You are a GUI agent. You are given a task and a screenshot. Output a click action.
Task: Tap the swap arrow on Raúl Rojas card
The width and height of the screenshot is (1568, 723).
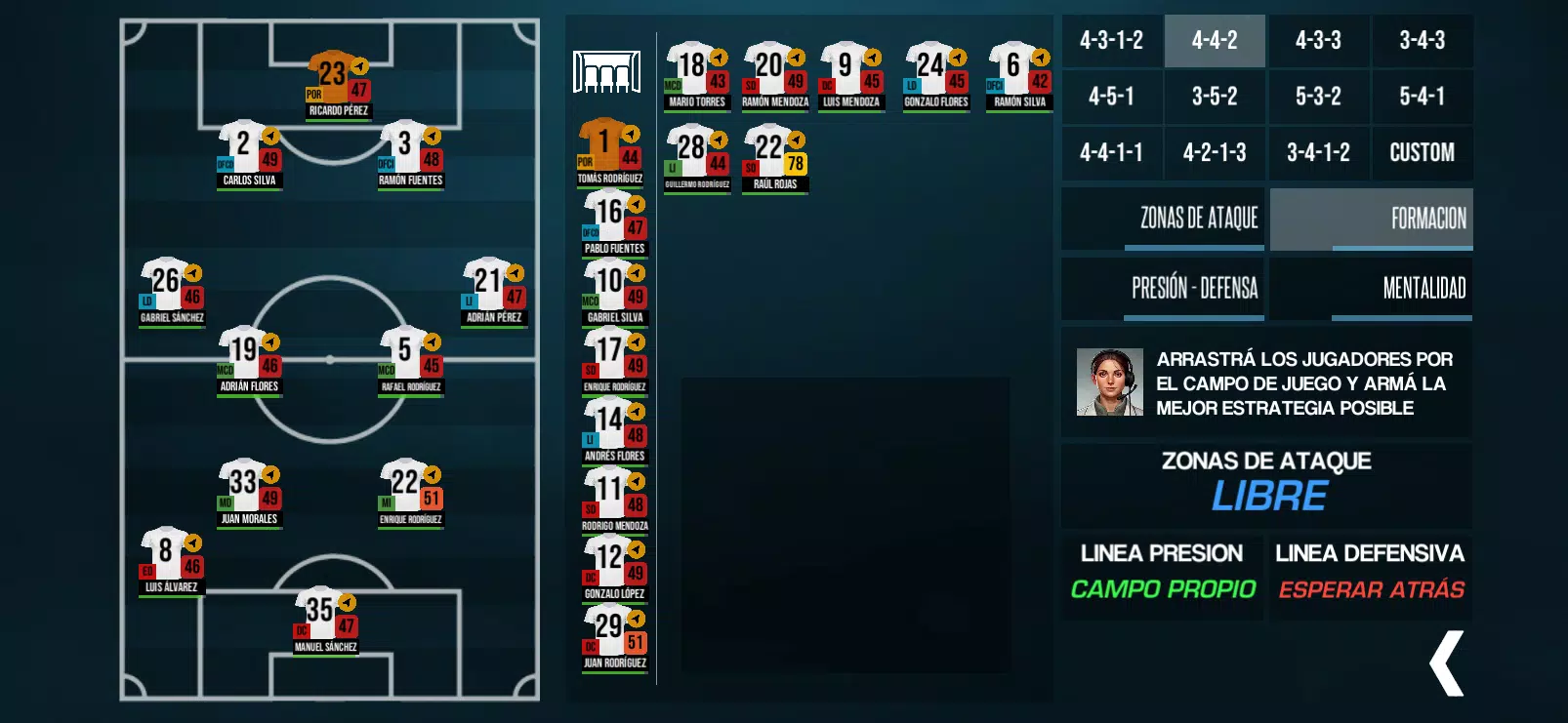coord(796,140)
